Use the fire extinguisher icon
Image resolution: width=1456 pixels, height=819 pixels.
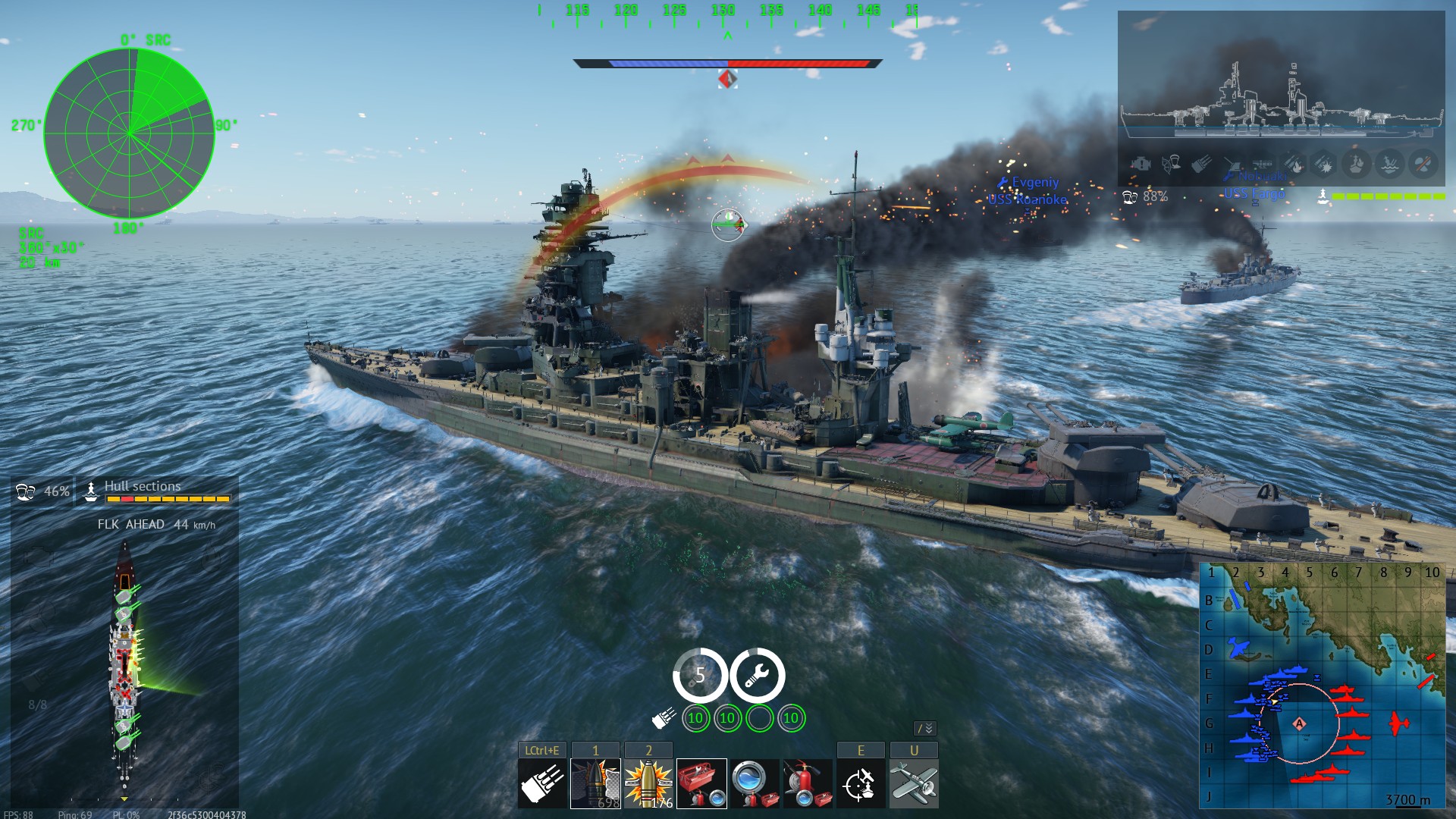click(x=808, y=783)
